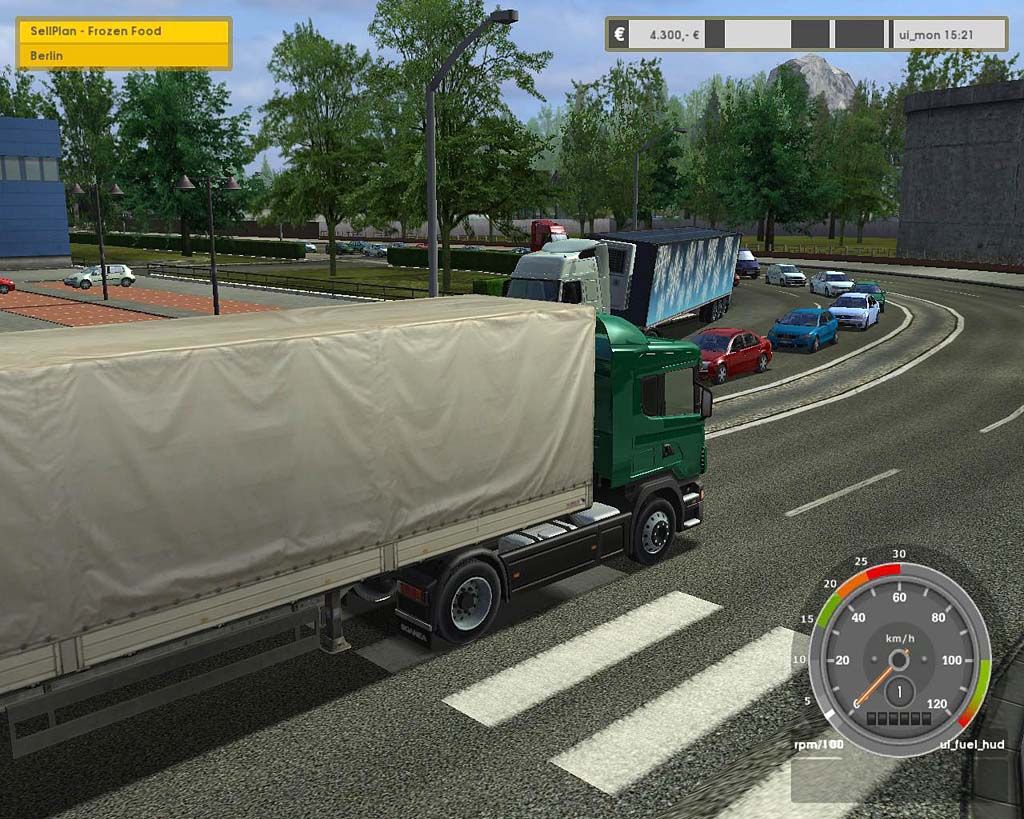The image size is (1024, 819).
Task: Select the SellPlan - Frozen Food job entry
Action: click(x=124, y=31)
